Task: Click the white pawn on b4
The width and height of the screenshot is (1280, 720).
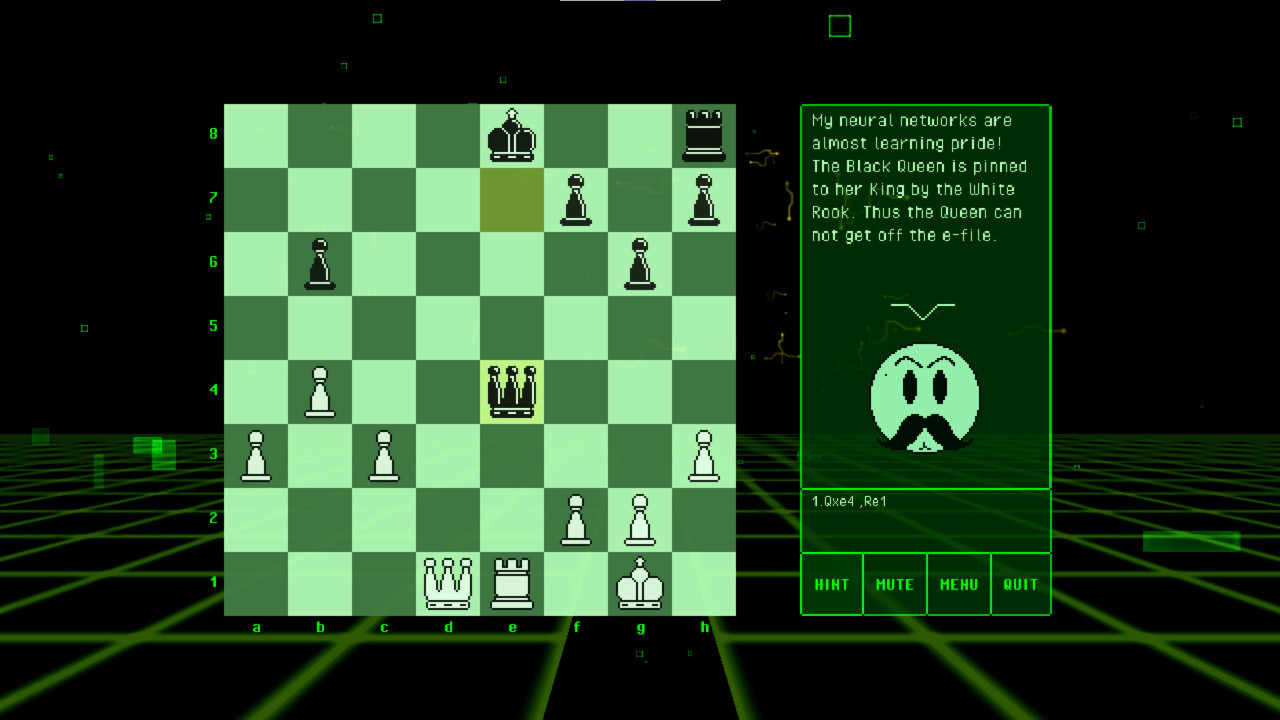Action: click(x=321, y=391)
